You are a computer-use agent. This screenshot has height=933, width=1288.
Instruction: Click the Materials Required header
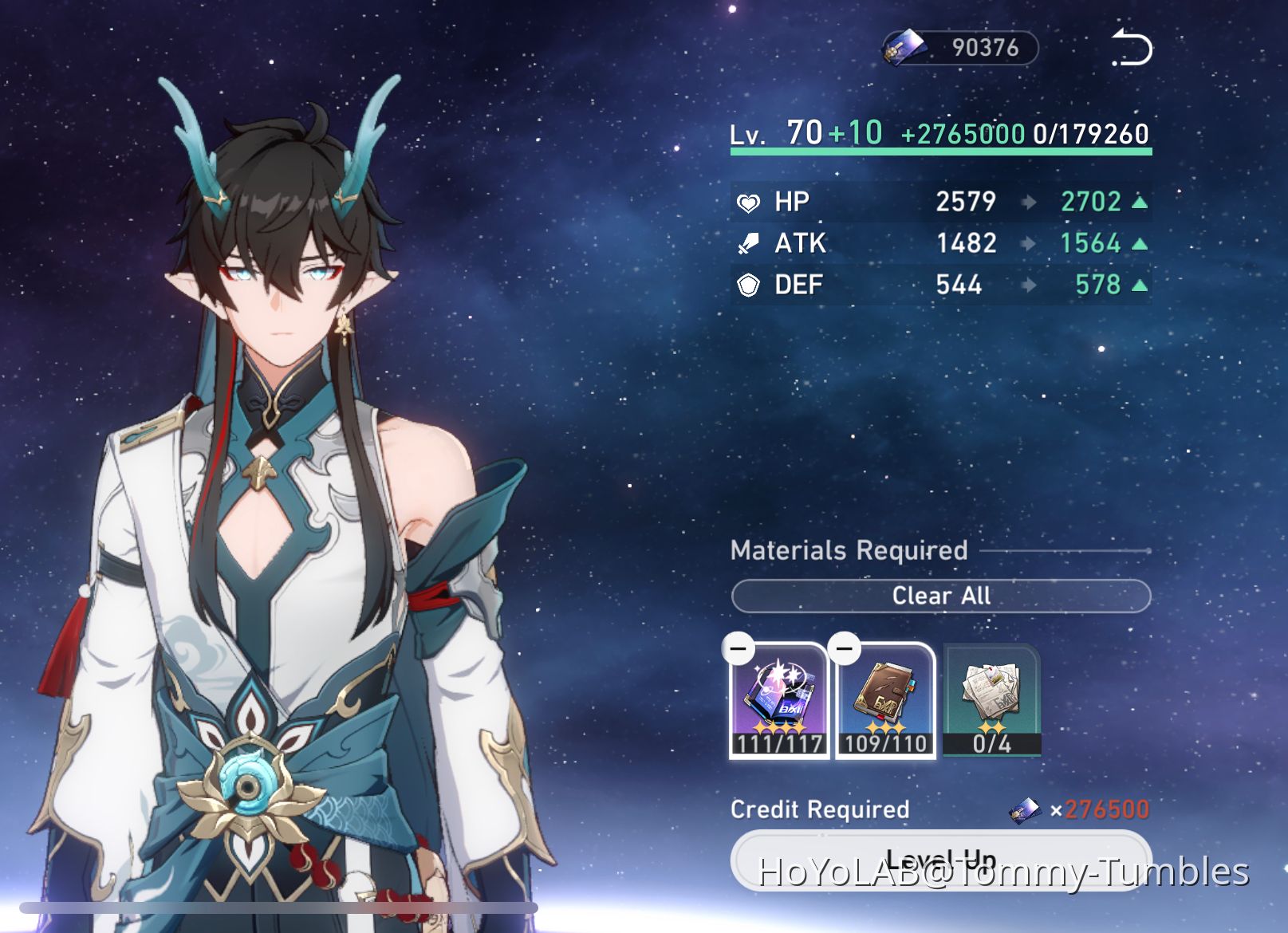click(848, 550)
